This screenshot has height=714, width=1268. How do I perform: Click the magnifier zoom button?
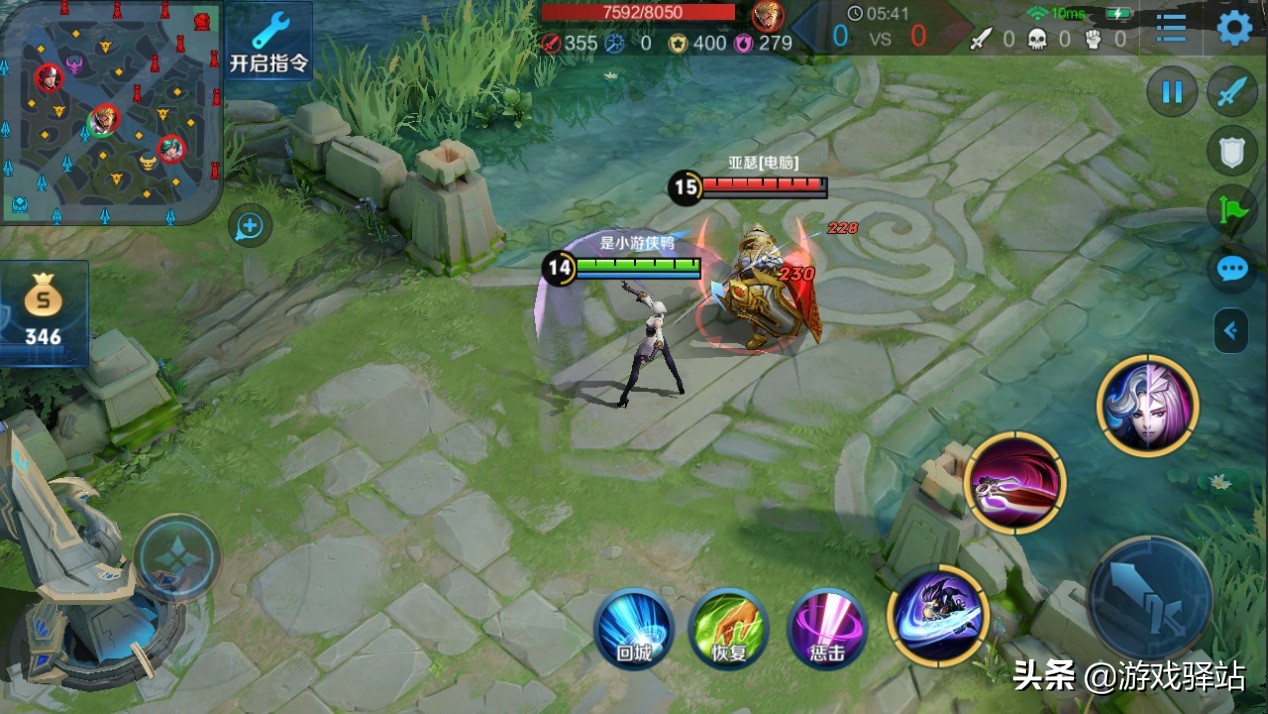(249, 227)
